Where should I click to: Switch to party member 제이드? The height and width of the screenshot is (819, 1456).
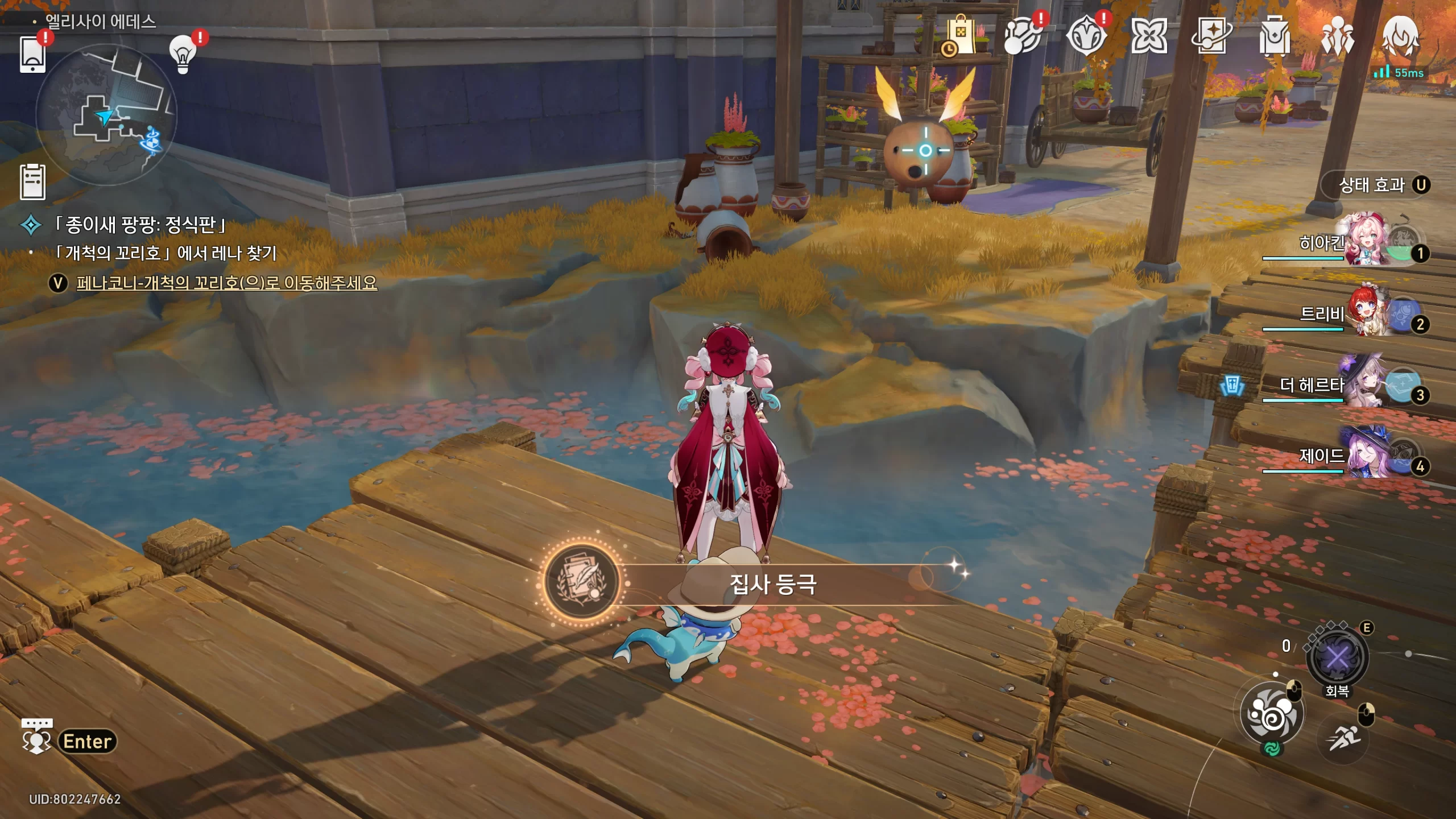(x=1365, y=456)
